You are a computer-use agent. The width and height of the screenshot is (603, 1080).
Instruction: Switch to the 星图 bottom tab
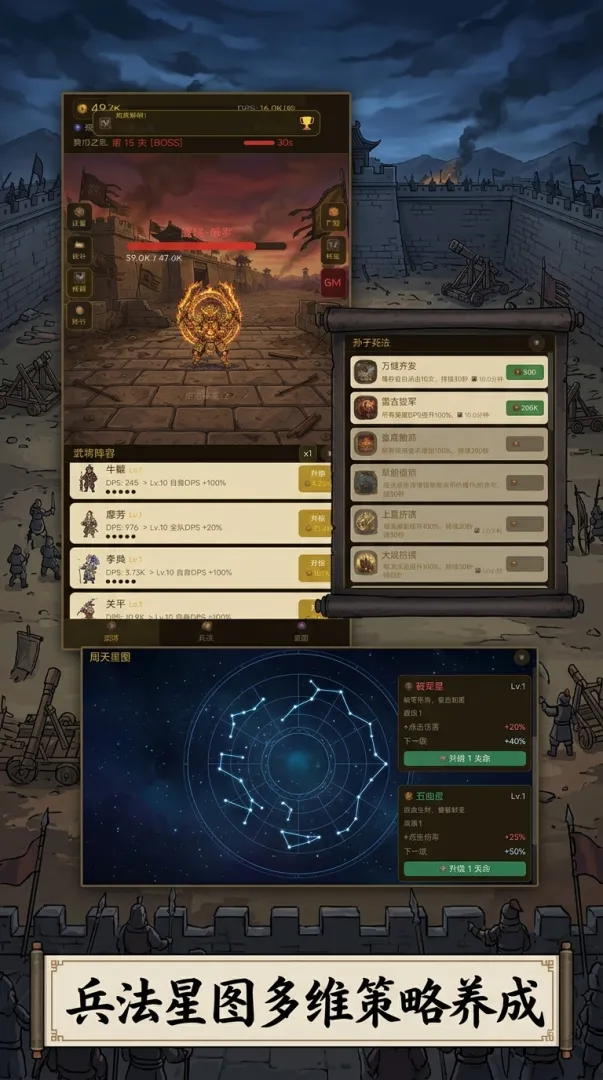(x=301, y=632)
